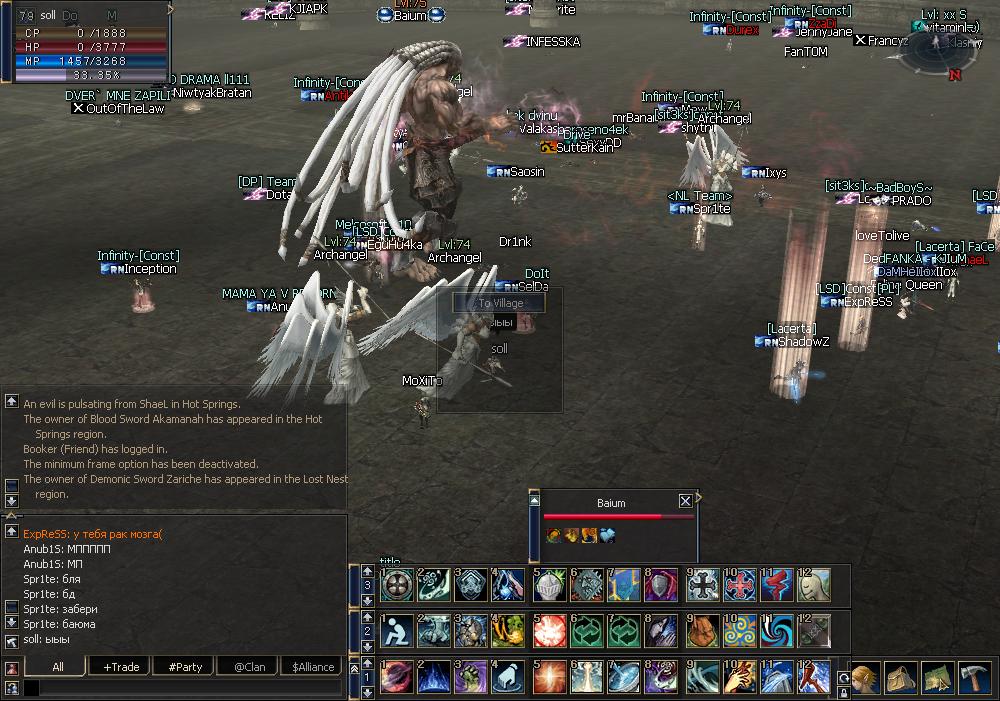Activate the red cross buff skill

741,586
